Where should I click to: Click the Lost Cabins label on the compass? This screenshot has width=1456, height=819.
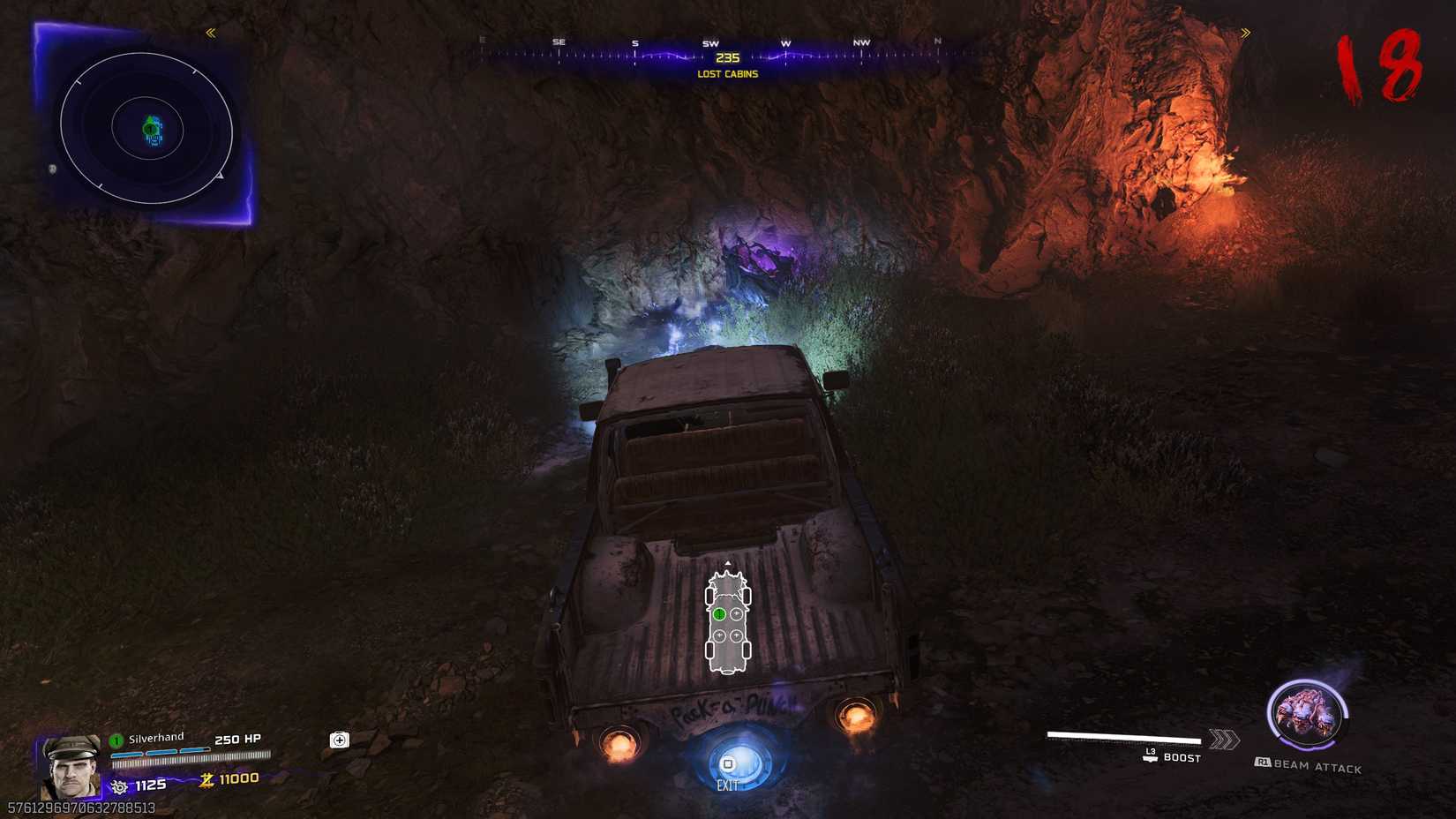(x=727, y=74)
